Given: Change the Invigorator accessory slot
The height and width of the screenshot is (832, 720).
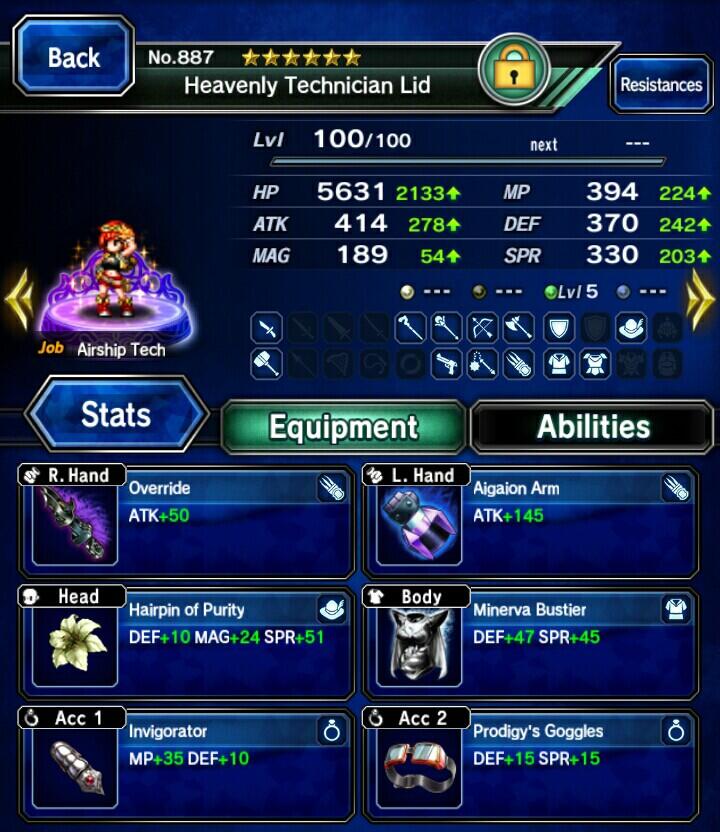Looking at the screenshot, I should (x=186, y=762).
